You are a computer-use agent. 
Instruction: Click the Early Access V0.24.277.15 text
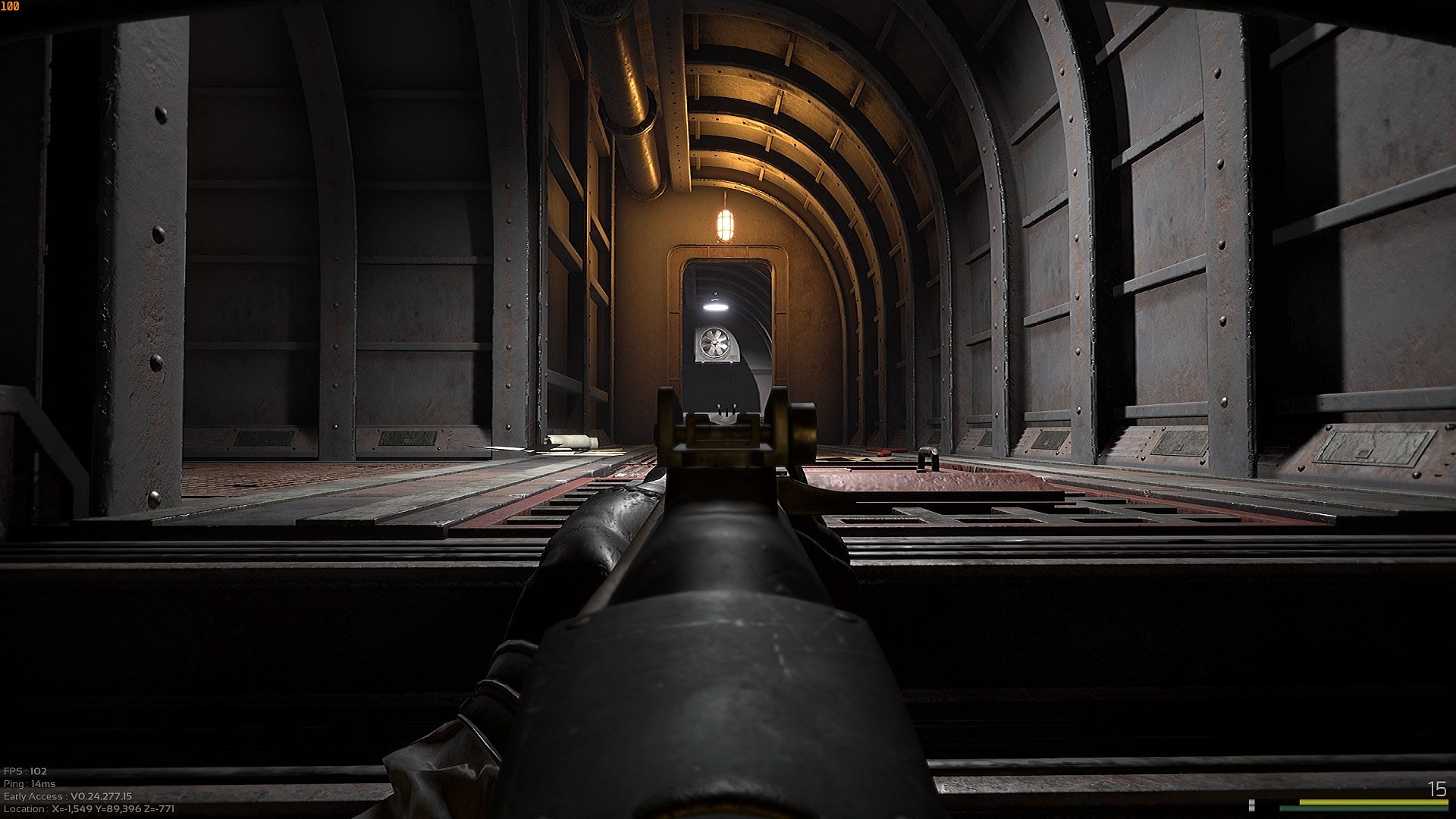click(x=66, y=795)
